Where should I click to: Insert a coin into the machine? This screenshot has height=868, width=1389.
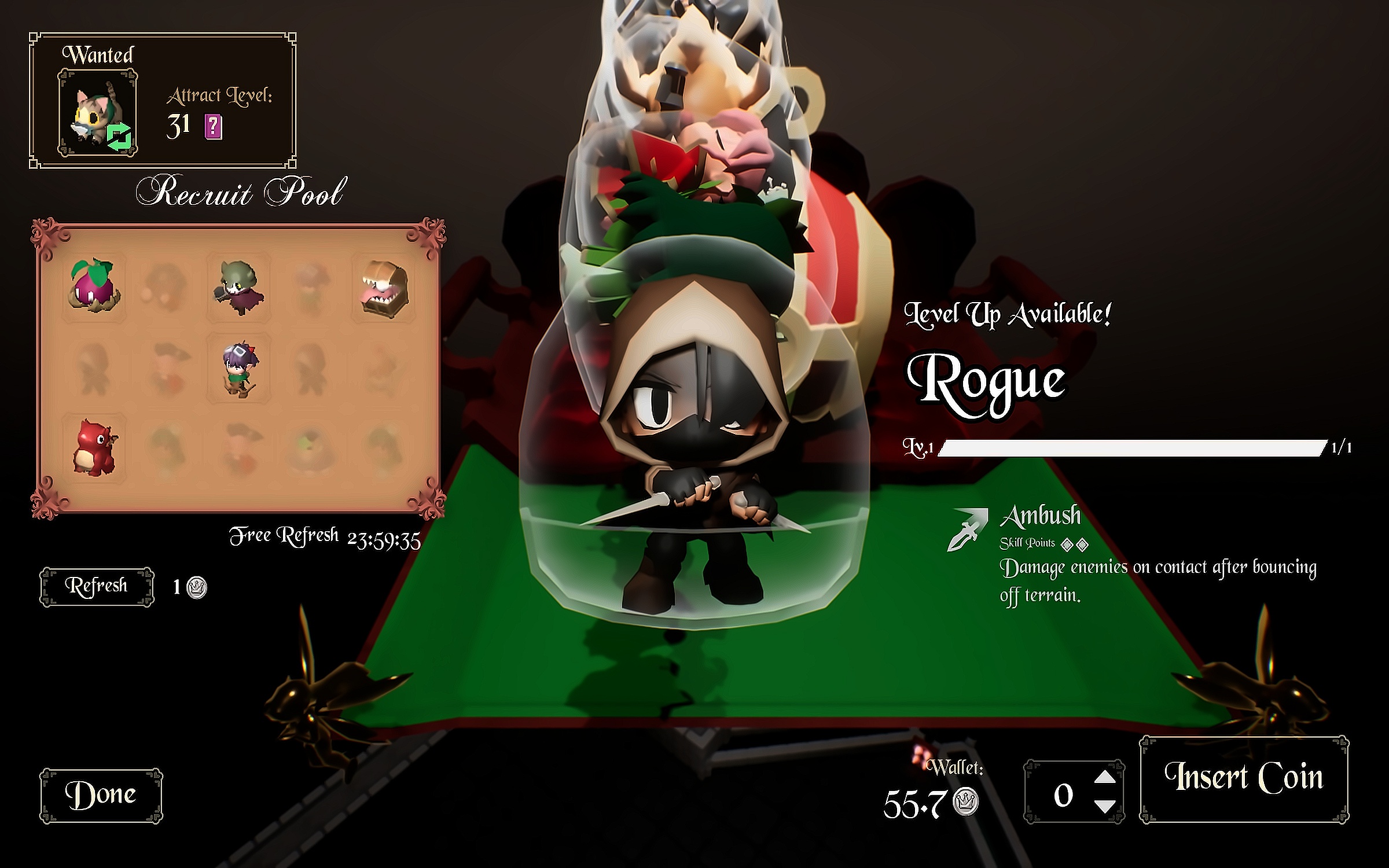point(1244,778)
